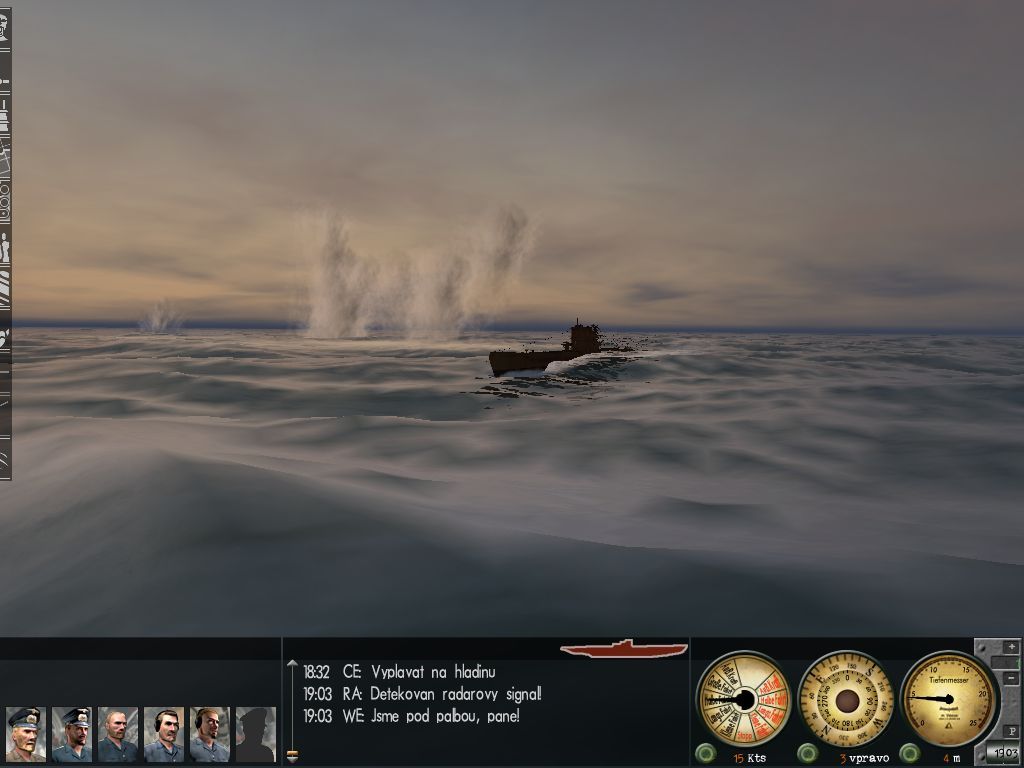Select the bareheaded officer portrait
The image size is (1024, 768).
pos(118,734)
